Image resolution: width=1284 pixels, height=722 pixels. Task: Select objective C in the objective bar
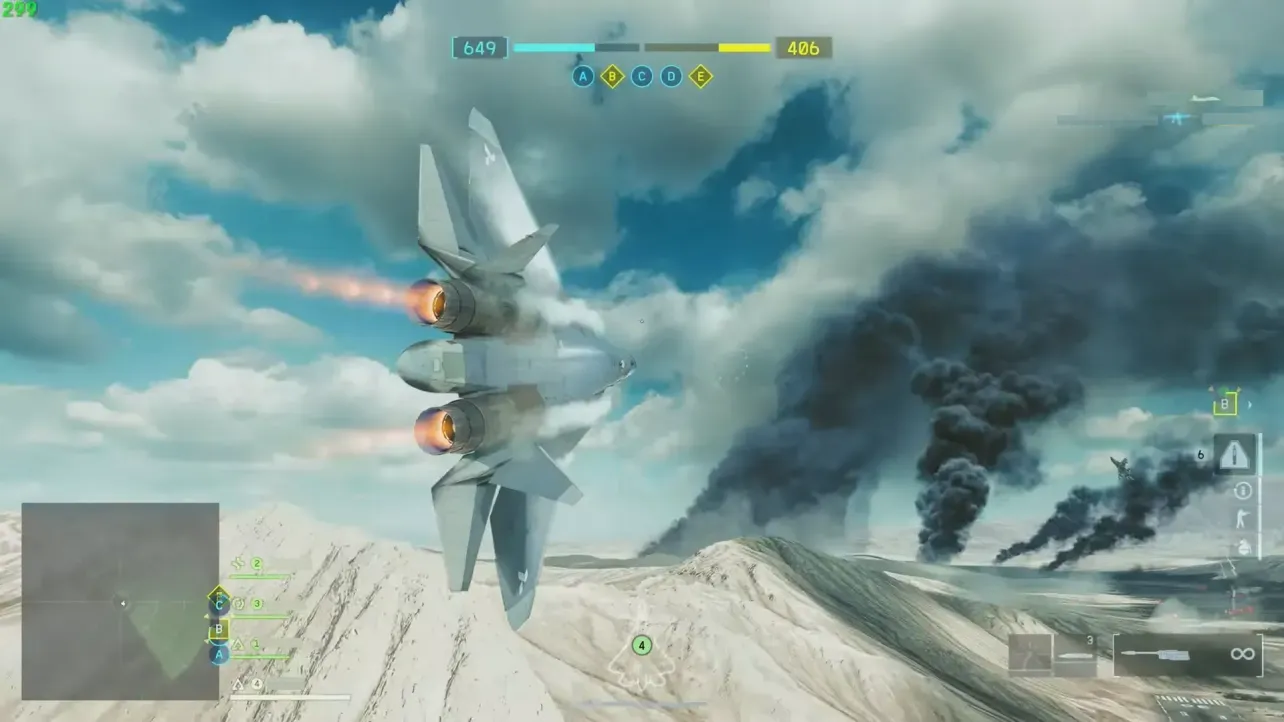click(x=641, y=75)
